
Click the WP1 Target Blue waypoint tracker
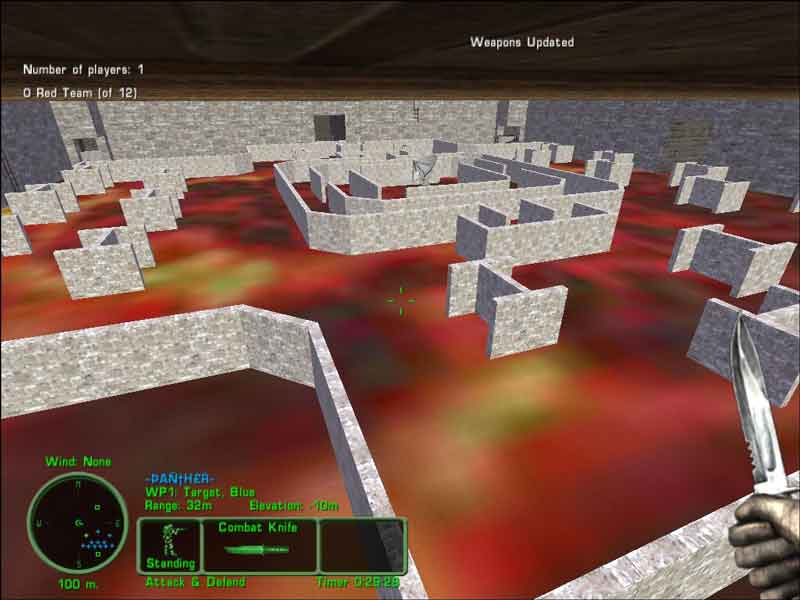[199, 492]
